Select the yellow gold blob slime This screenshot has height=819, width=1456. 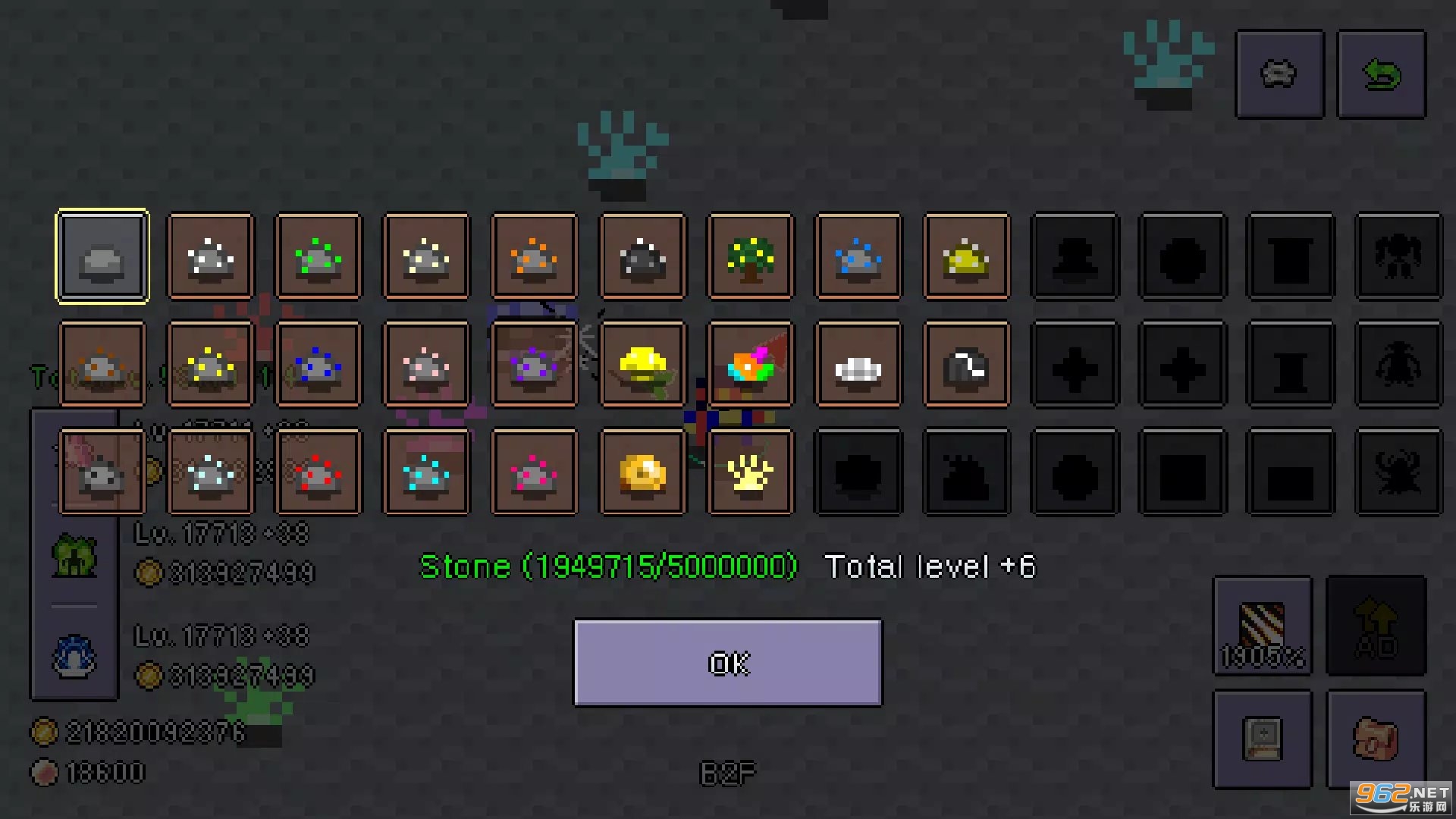(x=643, y=364)
